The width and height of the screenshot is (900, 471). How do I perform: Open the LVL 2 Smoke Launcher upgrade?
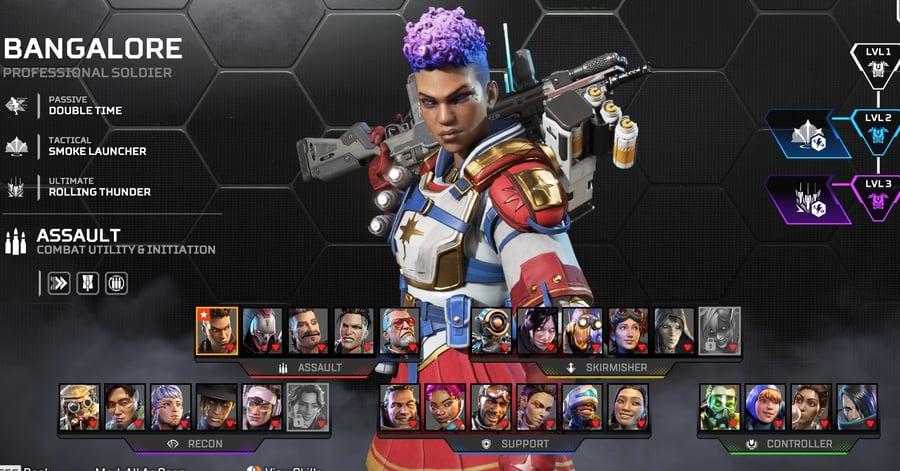click(x=808, y=134)
